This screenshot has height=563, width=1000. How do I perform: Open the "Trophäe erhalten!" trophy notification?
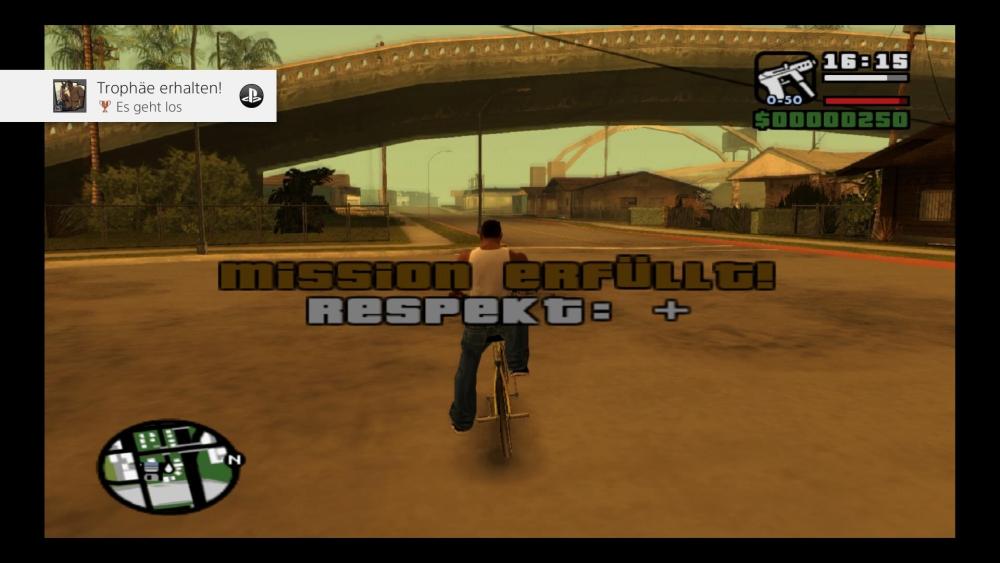(x=159, y=96)
